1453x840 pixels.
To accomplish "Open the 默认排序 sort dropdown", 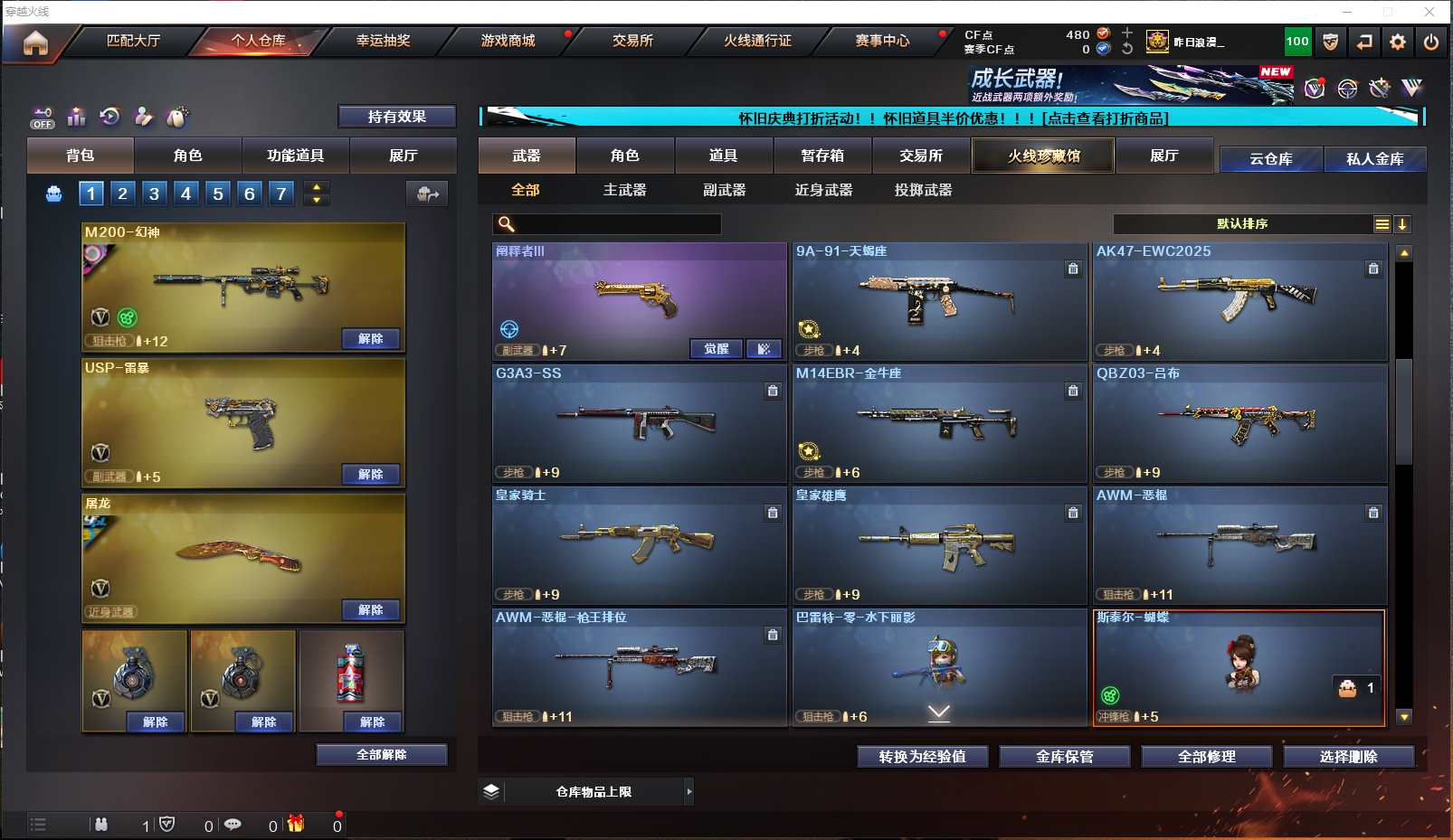I will (x=1242, y=224).
